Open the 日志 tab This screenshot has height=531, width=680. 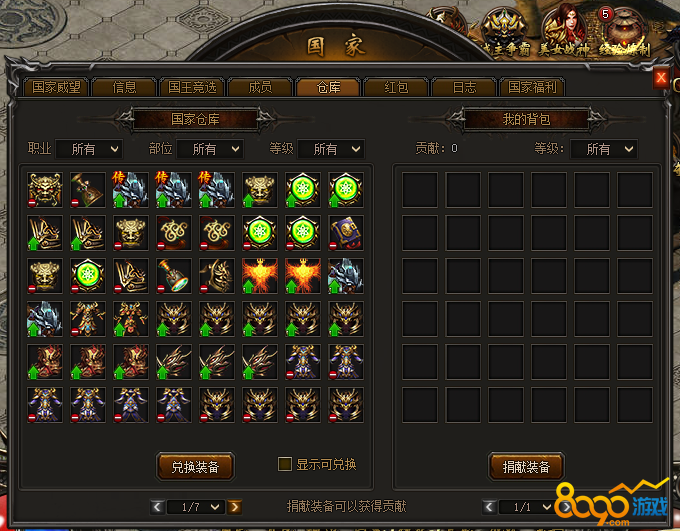pyautogui.click(x=464, y=87)
